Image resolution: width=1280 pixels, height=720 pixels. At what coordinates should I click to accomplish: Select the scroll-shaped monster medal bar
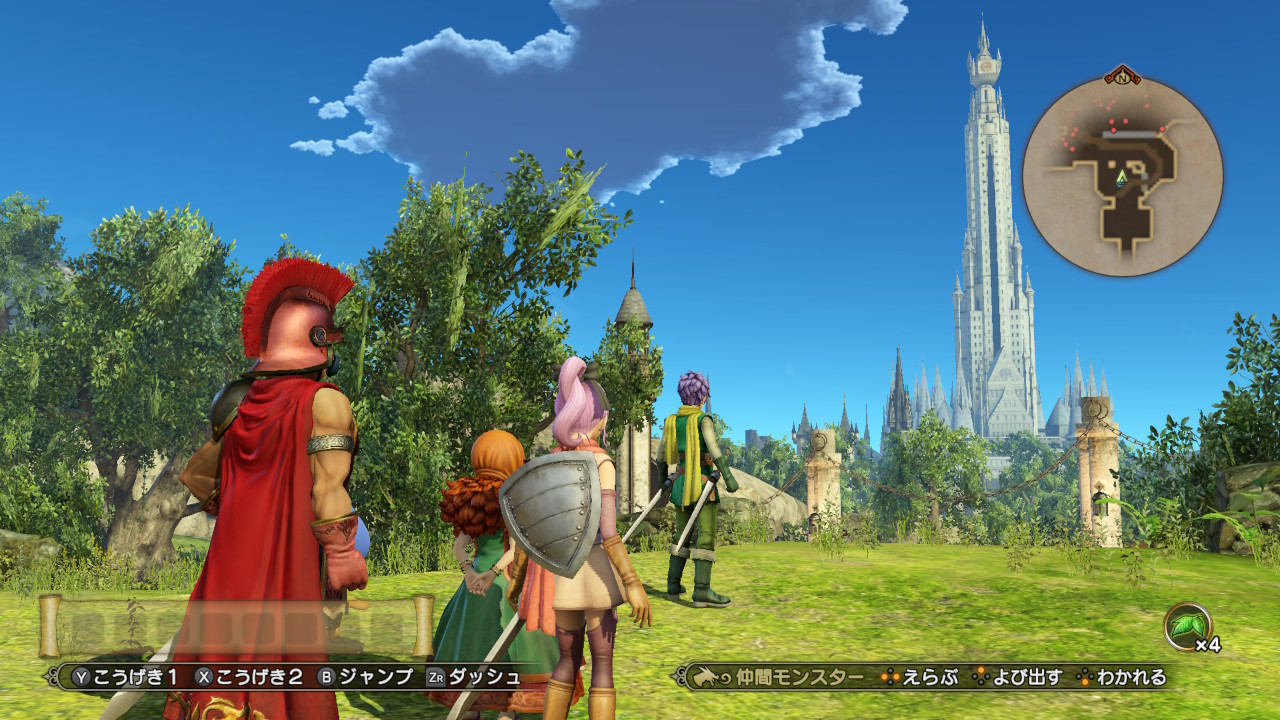pos(236,626)
